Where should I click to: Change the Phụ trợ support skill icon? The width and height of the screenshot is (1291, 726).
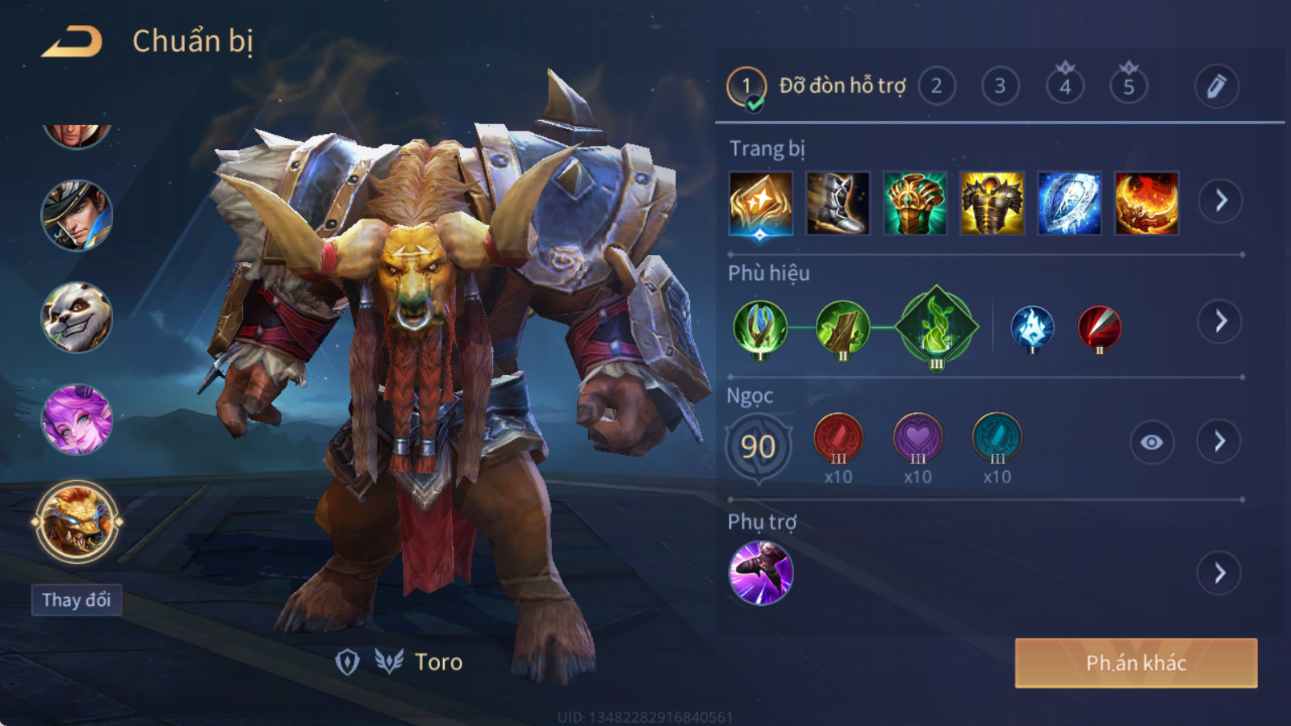tap(761, 573)
